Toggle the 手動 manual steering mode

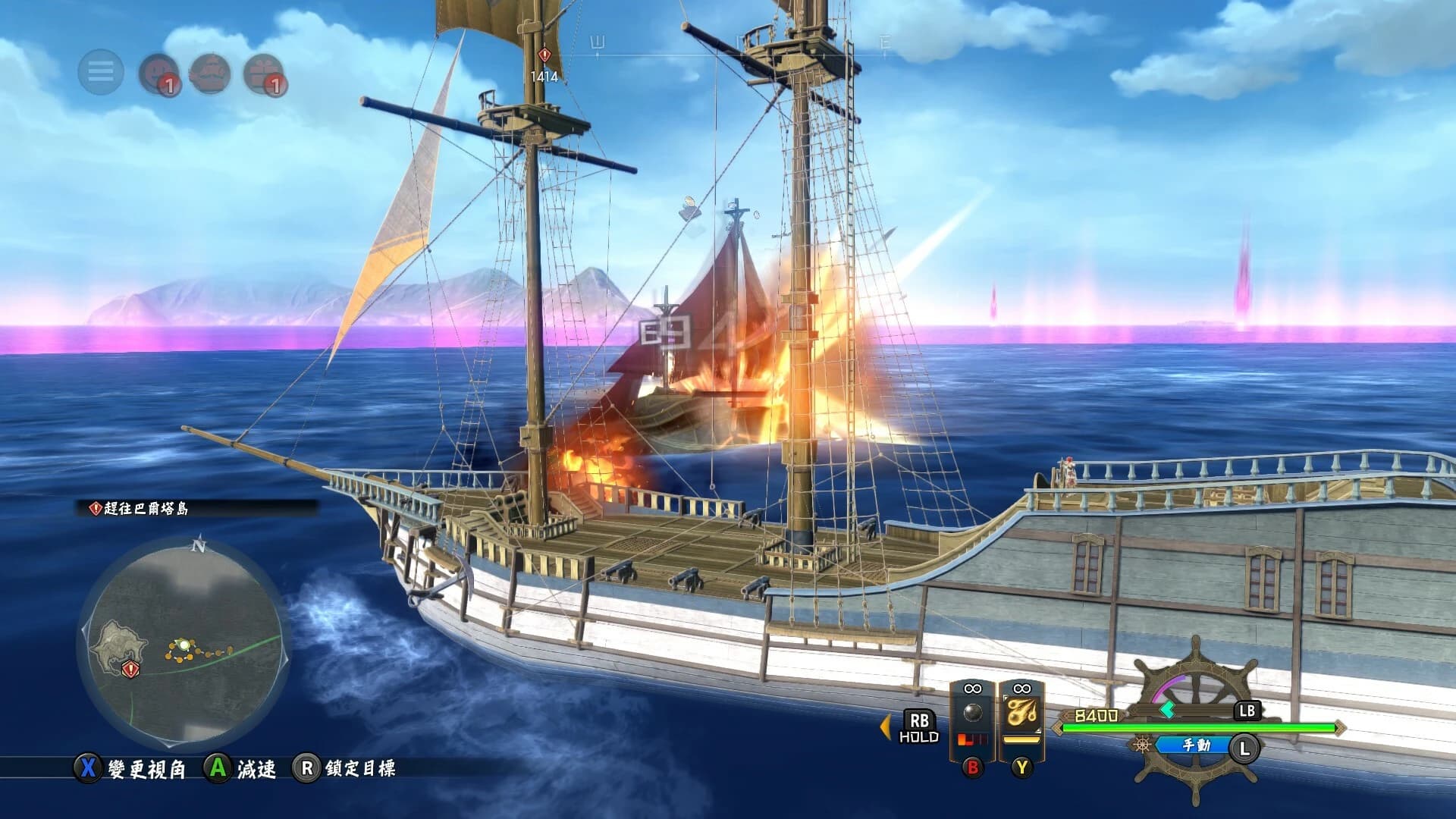click(x=1196, y=745)
